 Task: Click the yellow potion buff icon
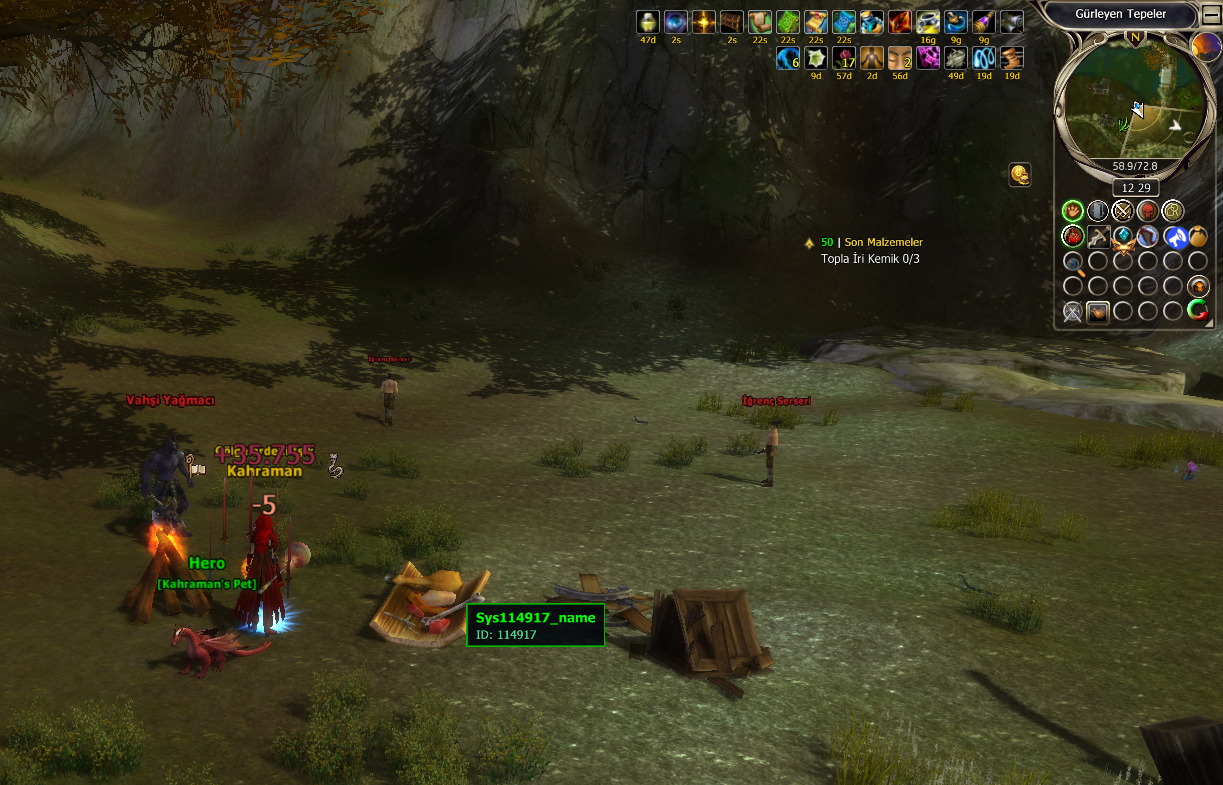tap(648, 22)
